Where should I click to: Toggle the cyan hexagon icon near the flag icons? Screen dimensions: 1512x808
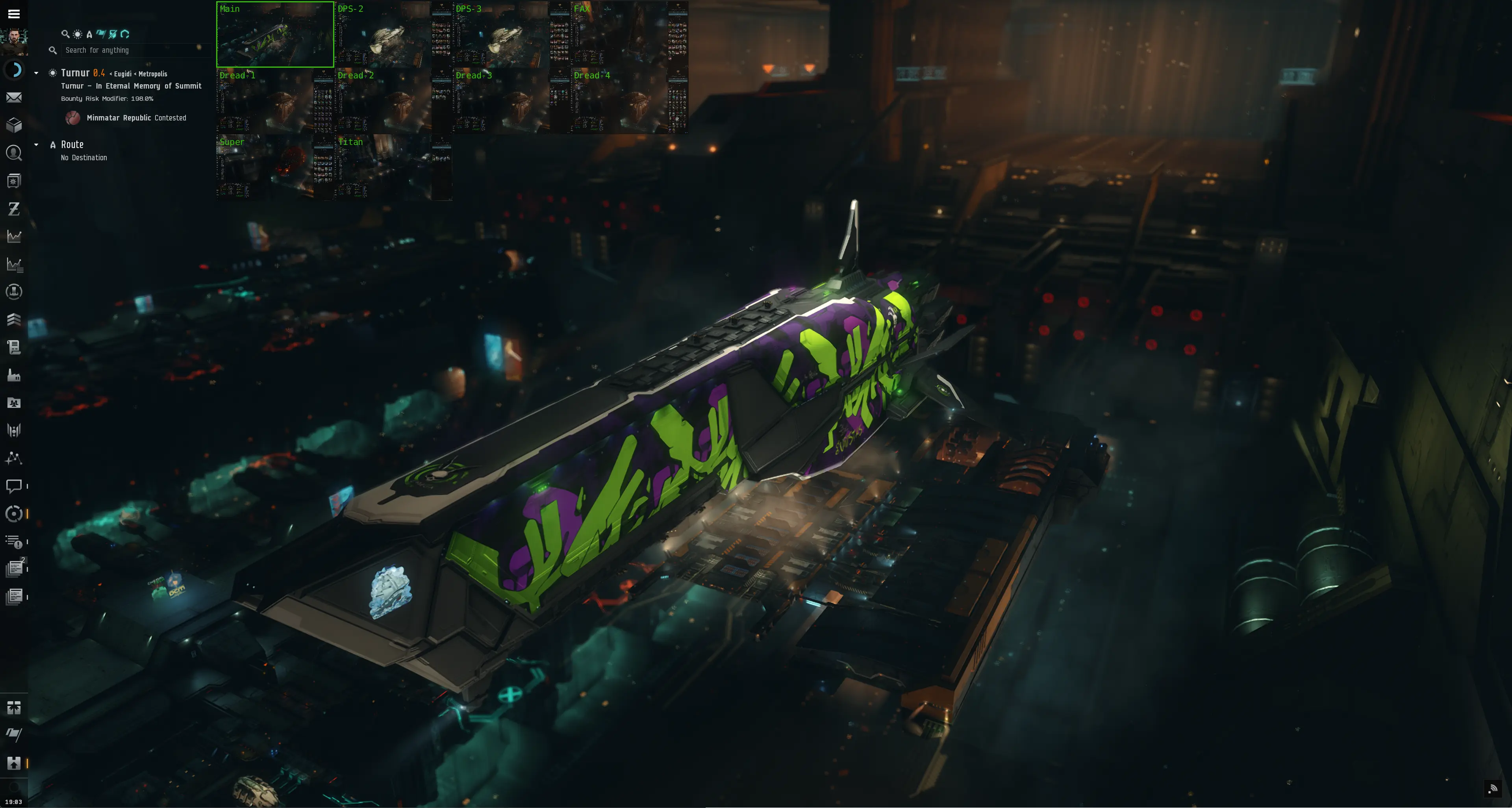[125, 34]
